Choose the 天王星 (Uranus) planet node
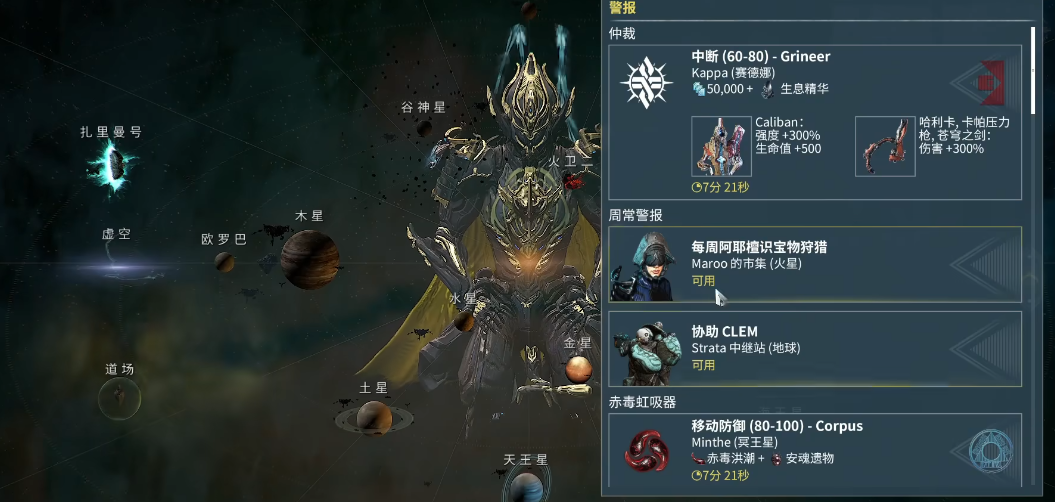 tap(526, 487)
